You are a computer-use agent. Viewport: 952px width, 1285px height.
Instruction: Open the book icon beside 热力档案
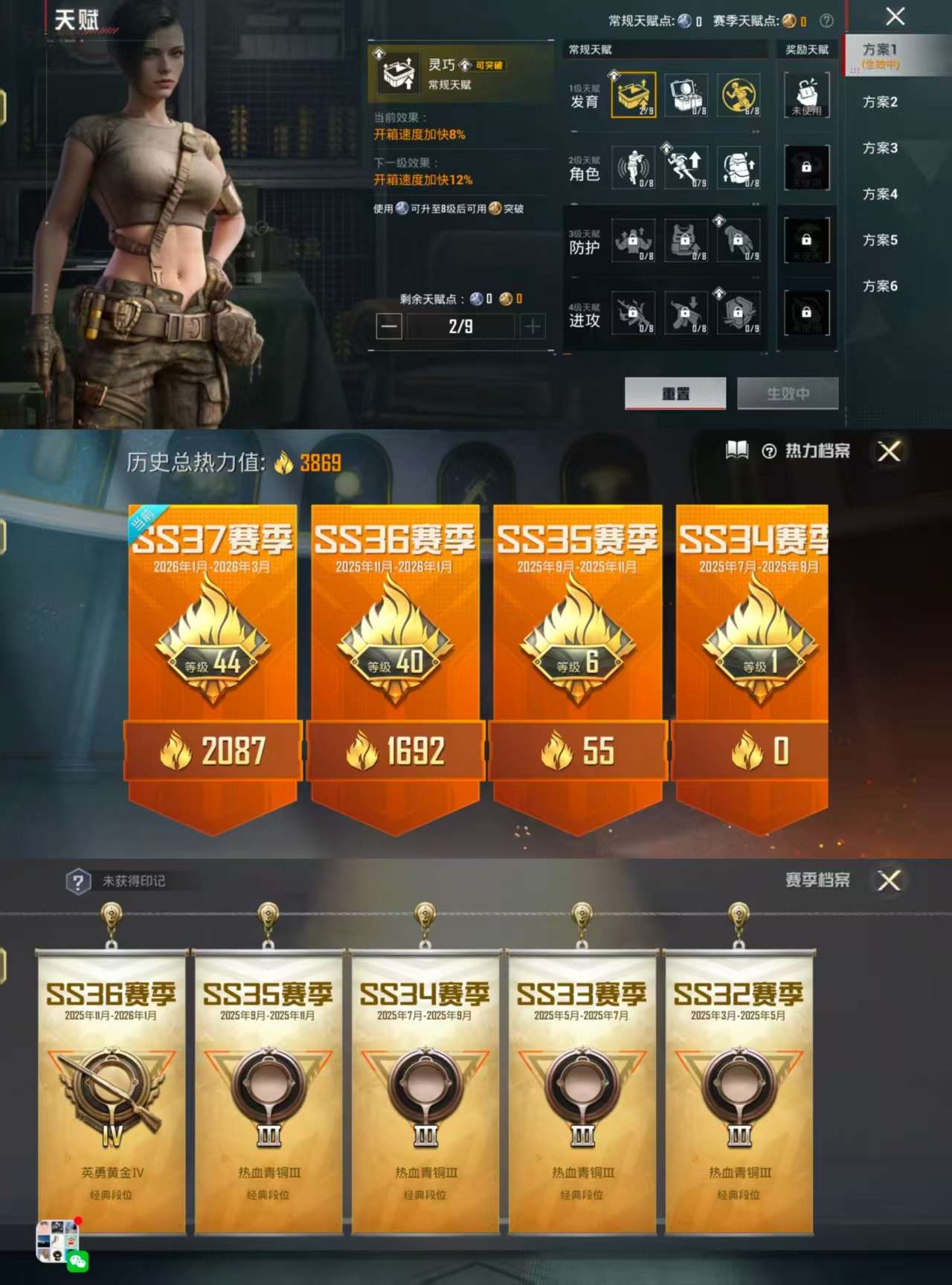736,451
